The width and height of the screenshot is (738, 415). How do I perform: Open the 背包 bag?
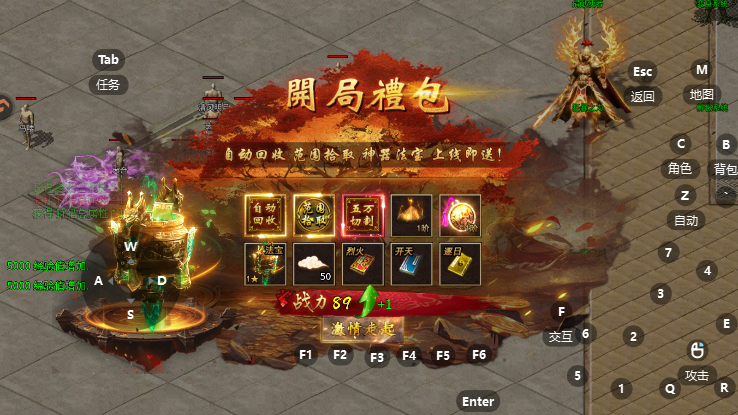[725, 170]
